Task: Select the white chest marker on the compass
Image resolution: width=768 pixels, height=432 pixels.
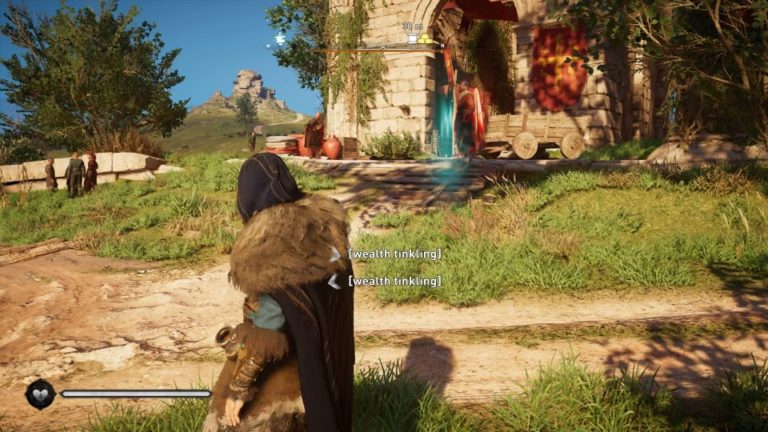Action: tap(411, 38)
